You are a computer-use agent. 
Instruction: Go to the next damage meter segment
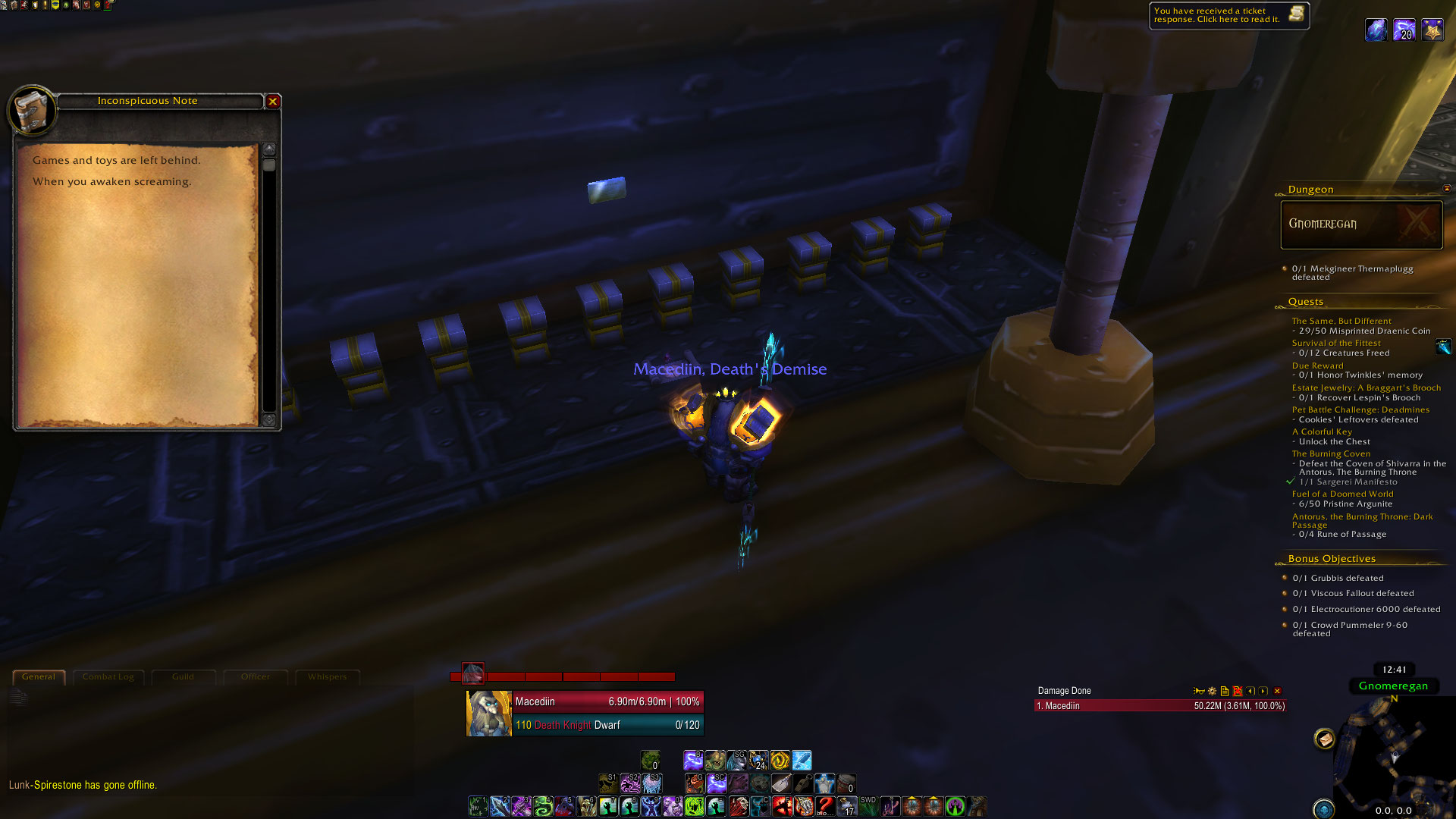(1263, 692)
